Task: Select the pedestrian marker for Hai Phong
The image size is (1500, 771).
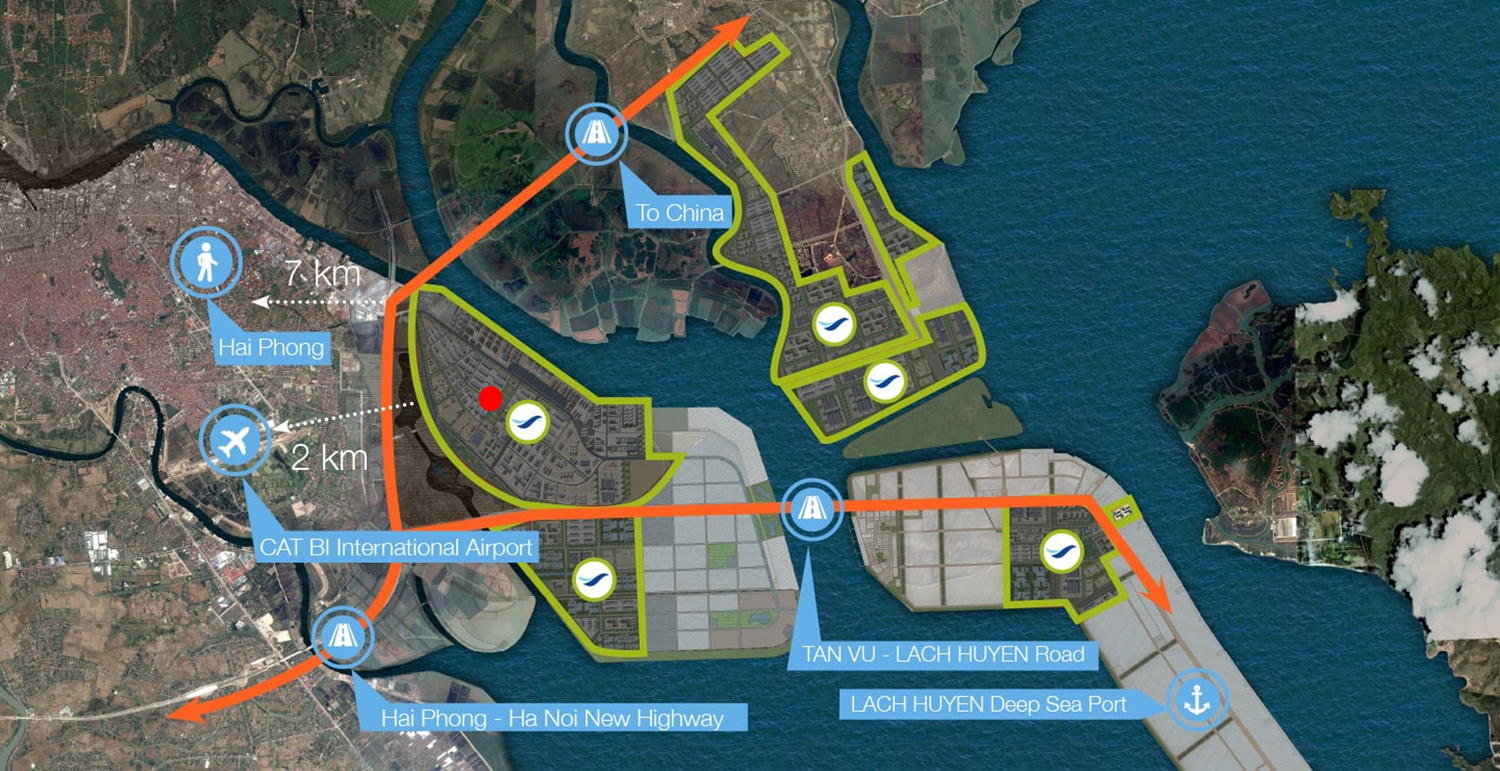Action: 206,264
